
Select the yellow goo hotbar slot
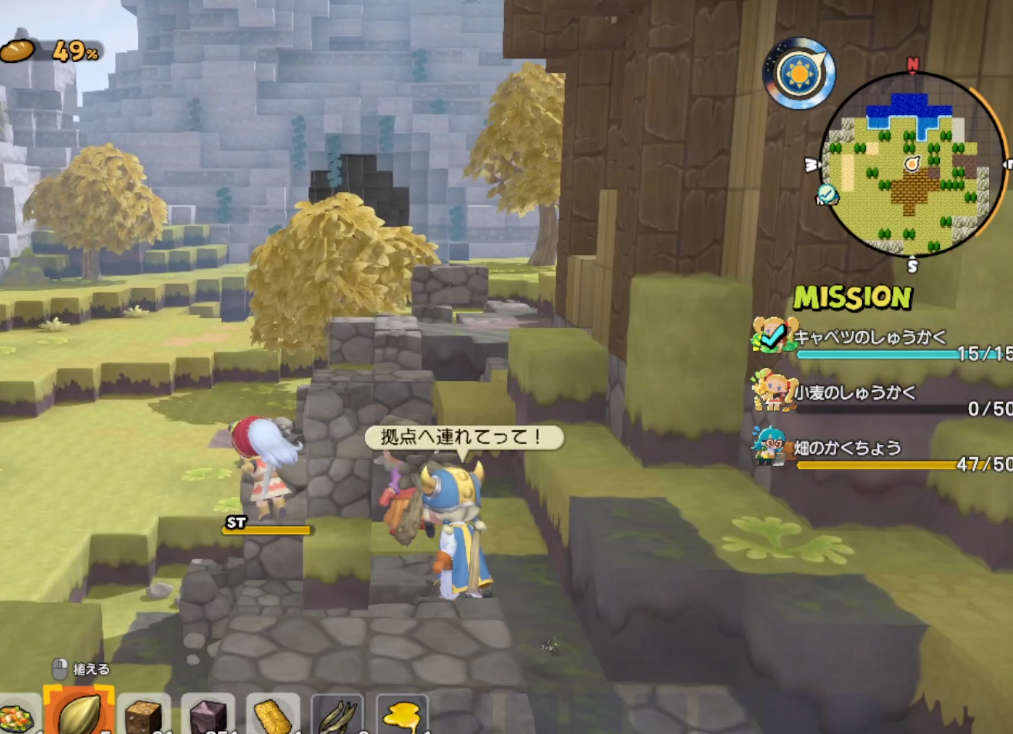[402, 716]
